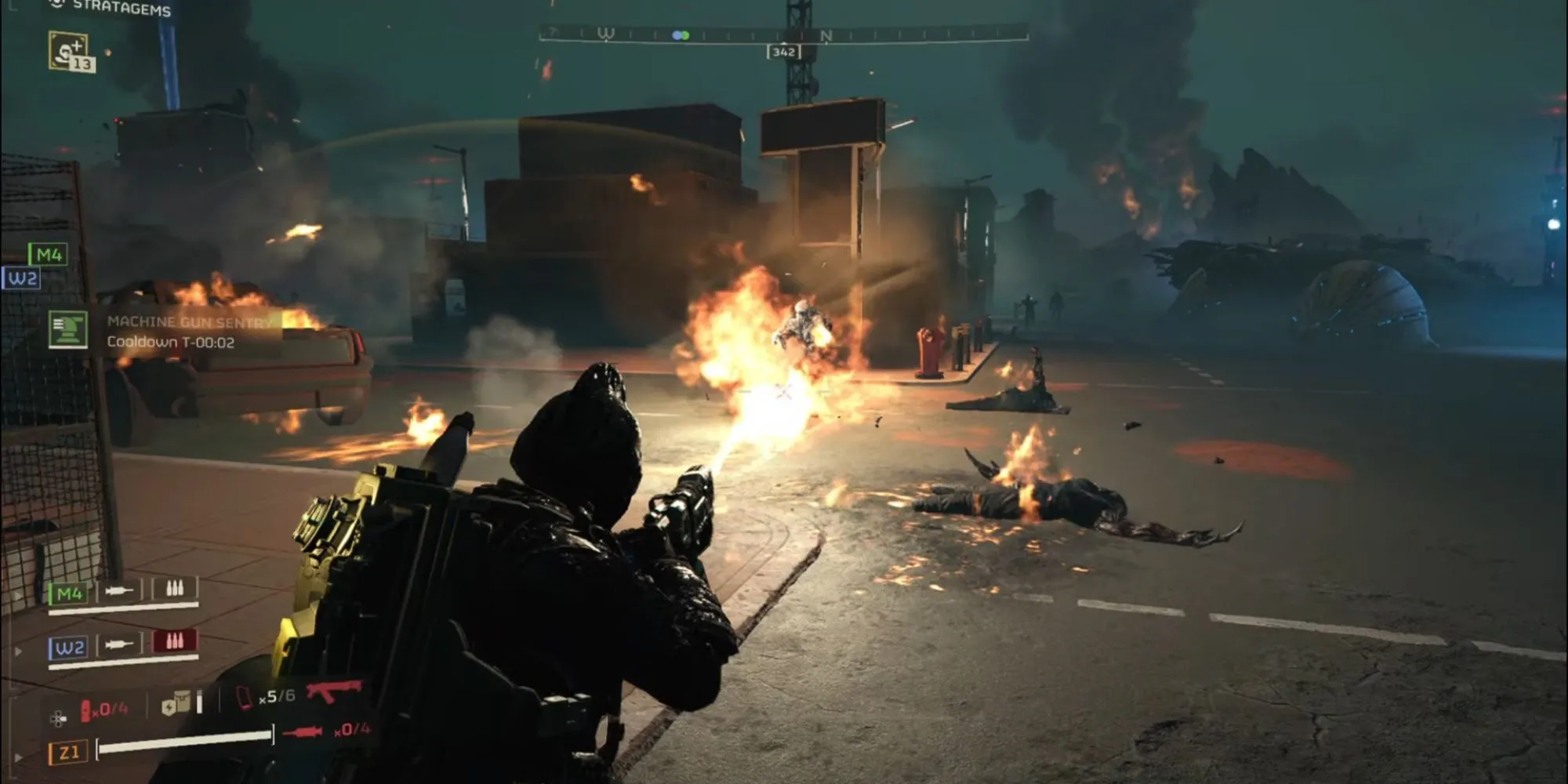Select the Reinforce stratagem icon
Screen dimensions: 1568x784
point(70,52)
